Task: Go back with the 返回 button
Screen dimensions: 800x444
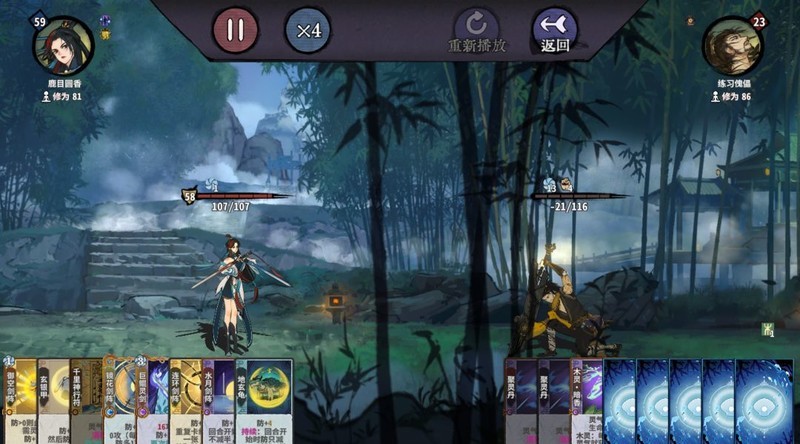Action: pyautogui.click(x=554, y=30)
